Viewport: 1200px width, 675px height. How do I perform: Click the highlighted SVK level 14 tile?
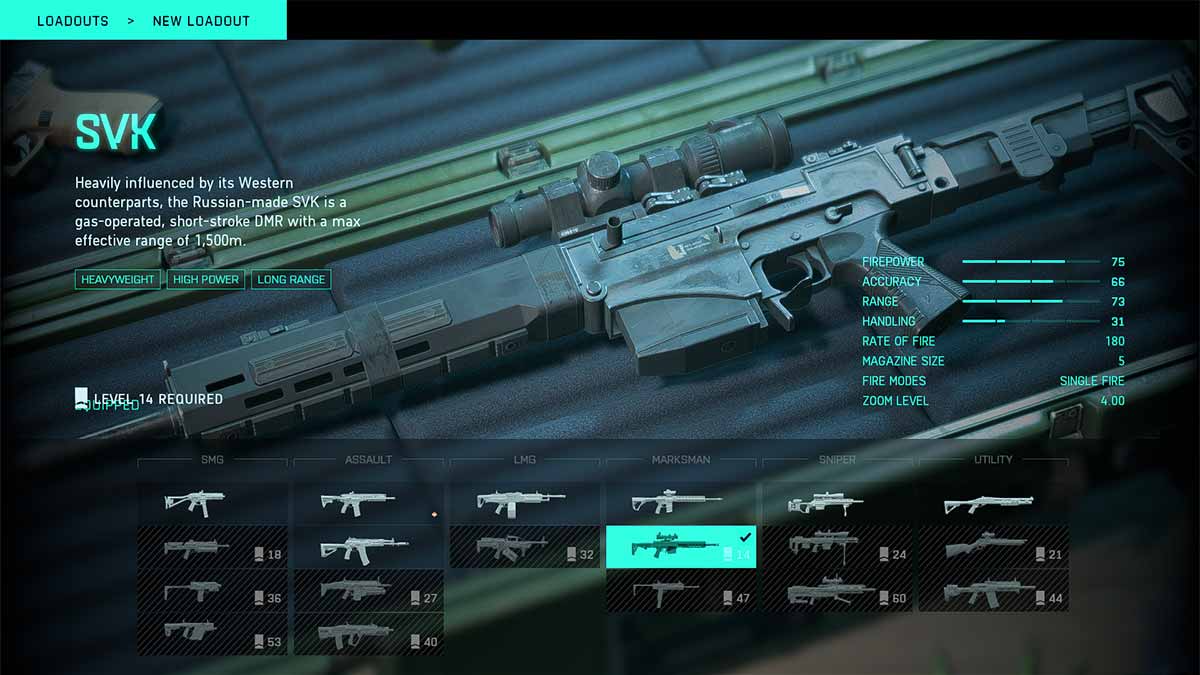click(x=681, y=548)
